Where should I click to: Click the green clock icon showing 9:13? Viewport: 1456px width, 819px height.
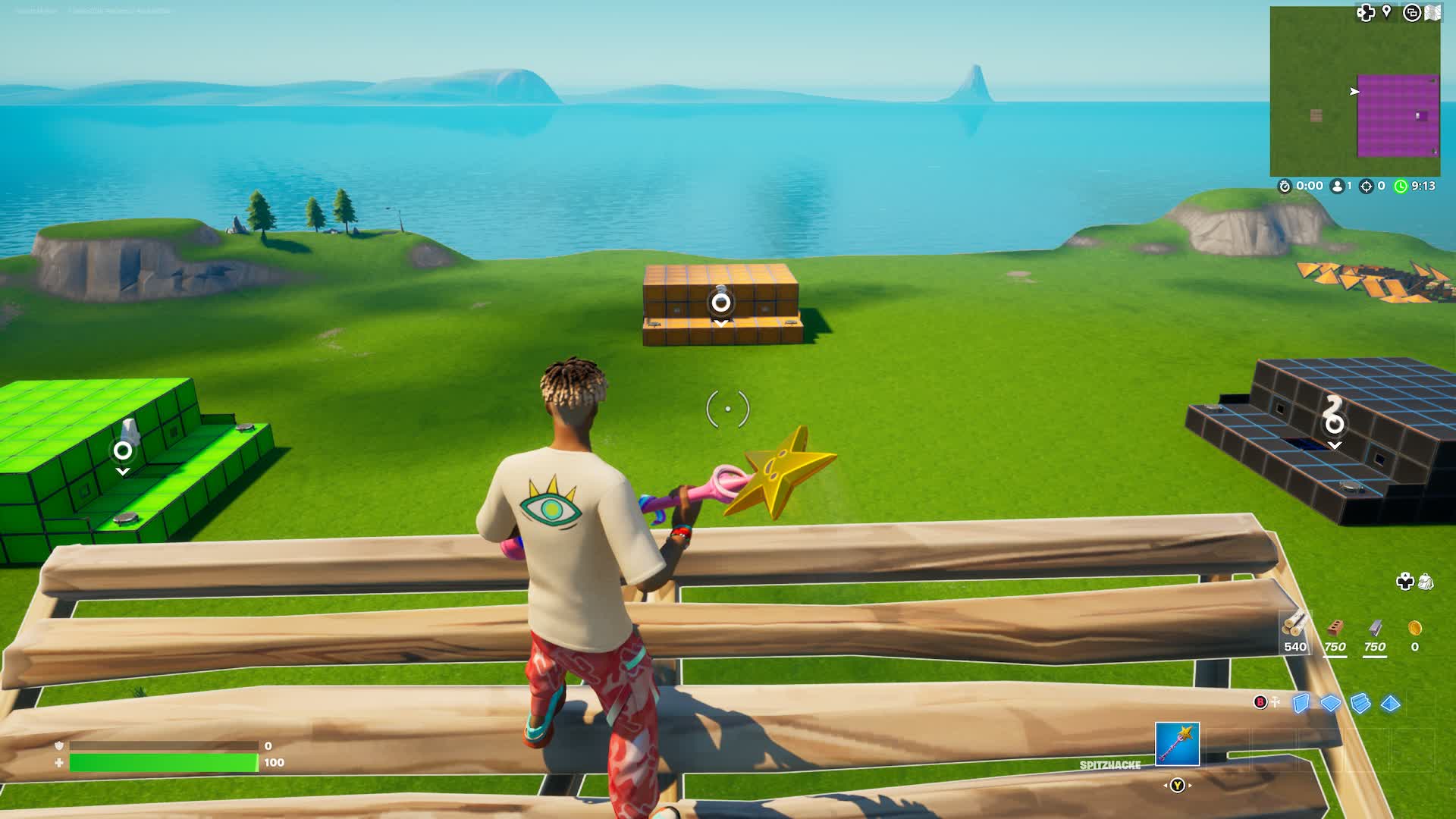pyautogui.click(x=1399, y=185)
